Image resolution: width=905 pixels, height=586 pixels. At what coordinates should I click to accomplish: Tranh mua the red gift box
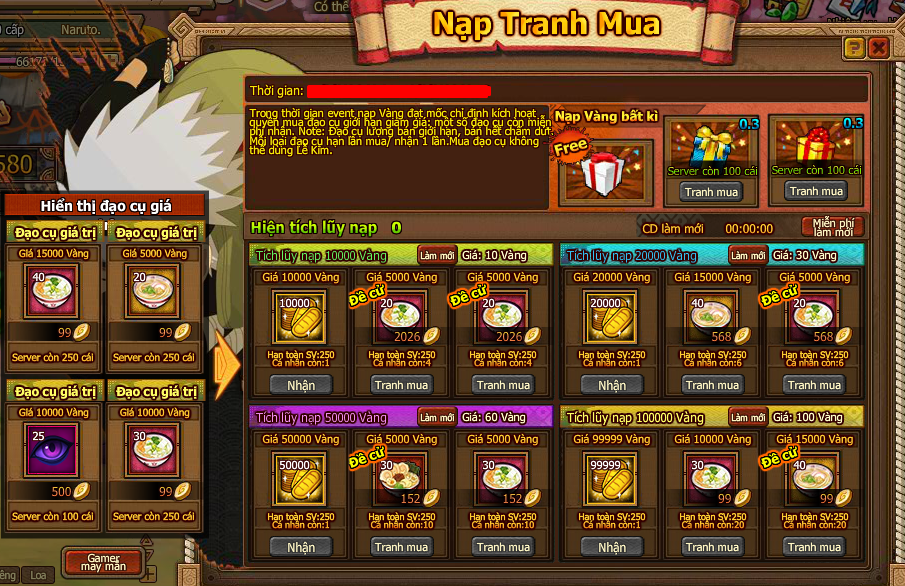pyautogui.click(x=816, y=191)
